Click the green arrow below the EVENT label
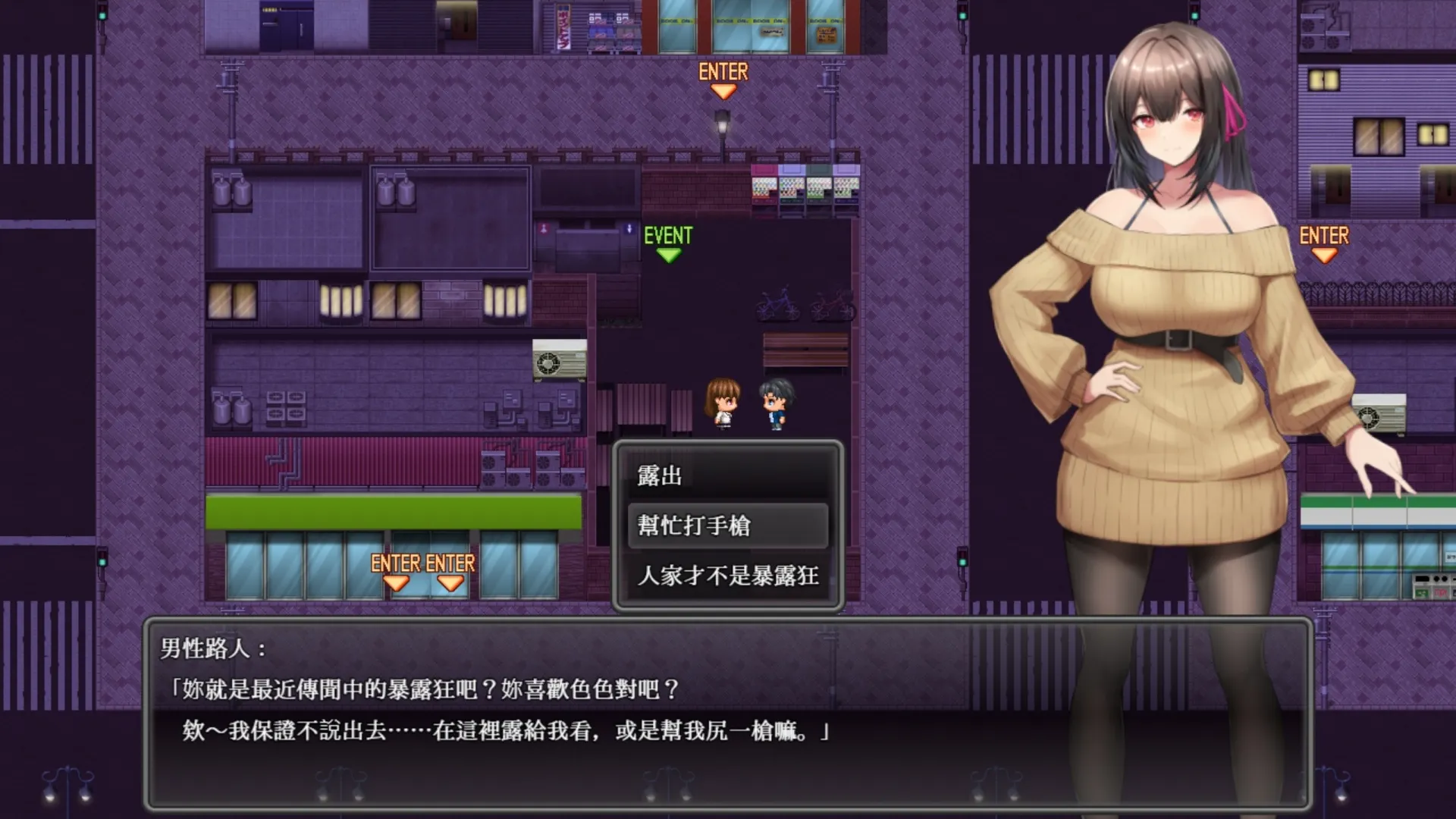 pos(668,253)
